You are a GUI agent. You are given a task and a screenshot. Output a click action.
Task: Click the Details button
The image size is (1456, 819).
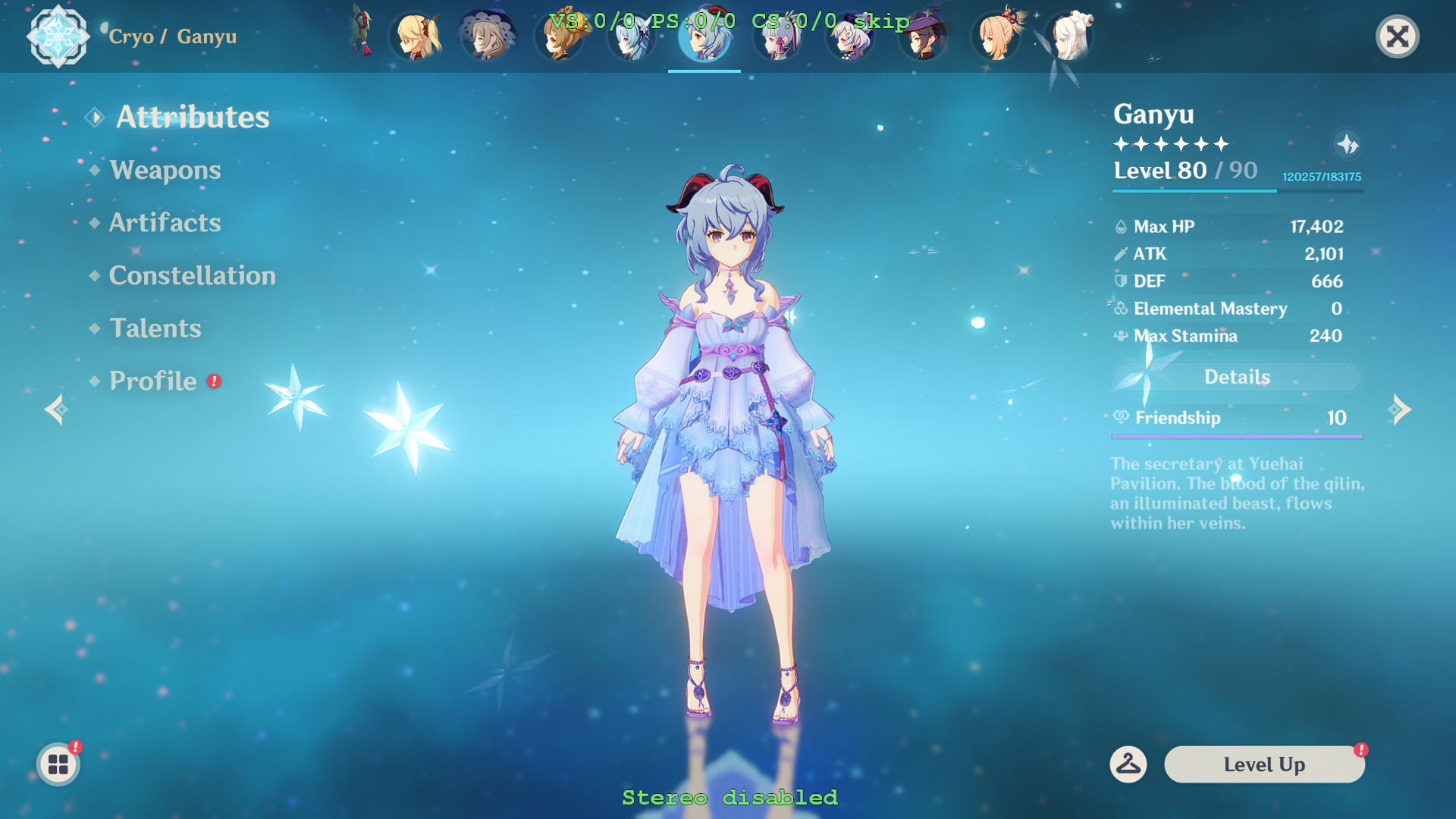(1236, 377)
